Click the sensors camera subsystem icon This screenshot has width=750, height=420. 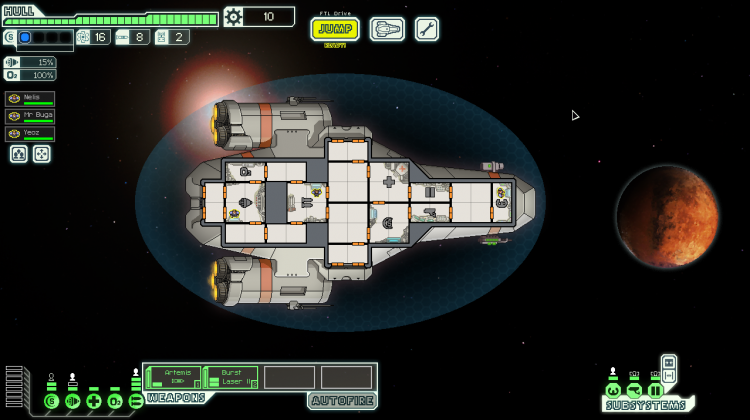coord(634,390)
